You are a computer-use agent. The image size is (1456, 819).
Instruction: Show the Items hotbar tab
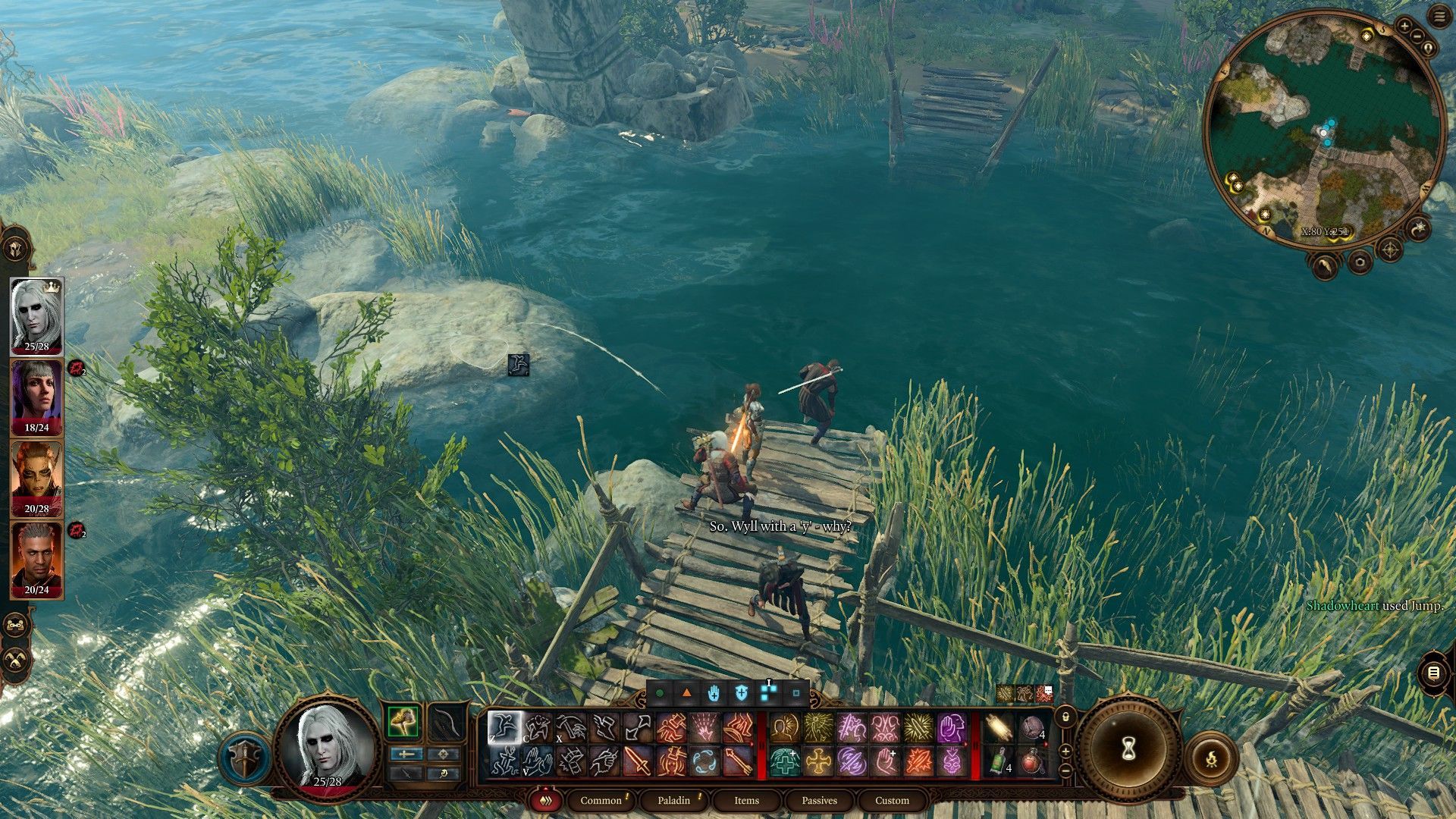(746, 800)
